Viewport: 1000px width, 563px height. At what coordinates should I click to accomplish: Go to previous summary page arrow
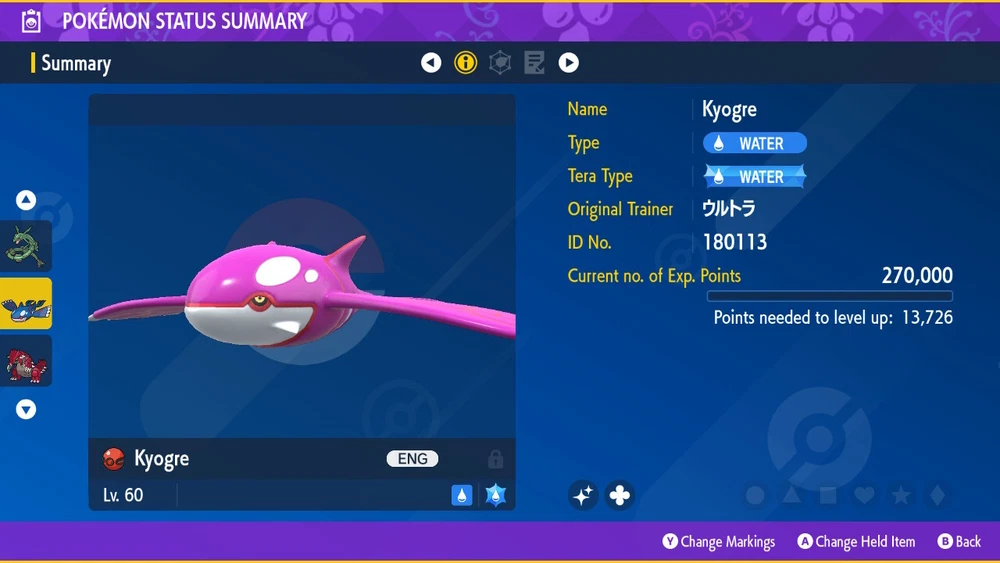coord(431,63)
